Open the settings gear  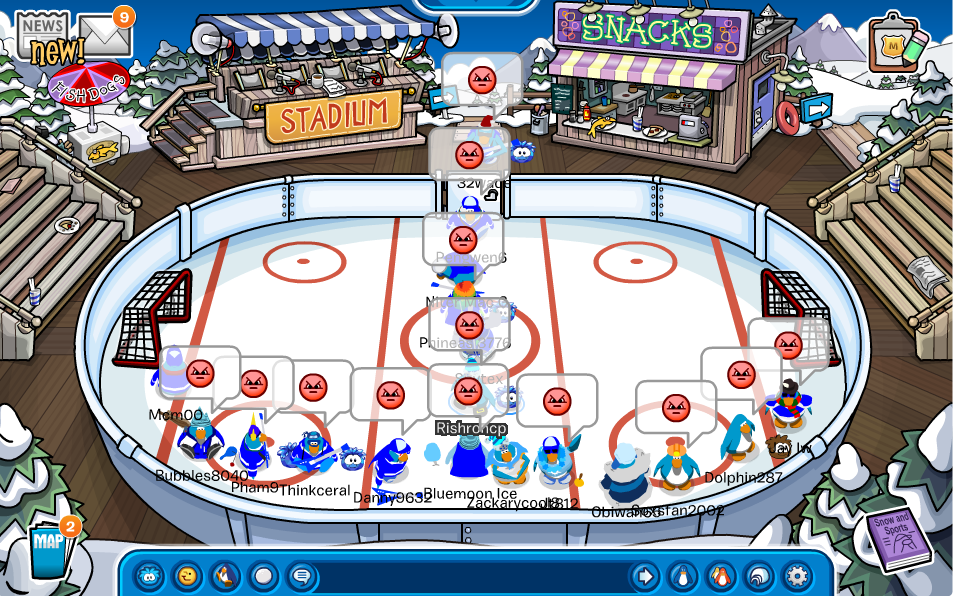(797, 576)
